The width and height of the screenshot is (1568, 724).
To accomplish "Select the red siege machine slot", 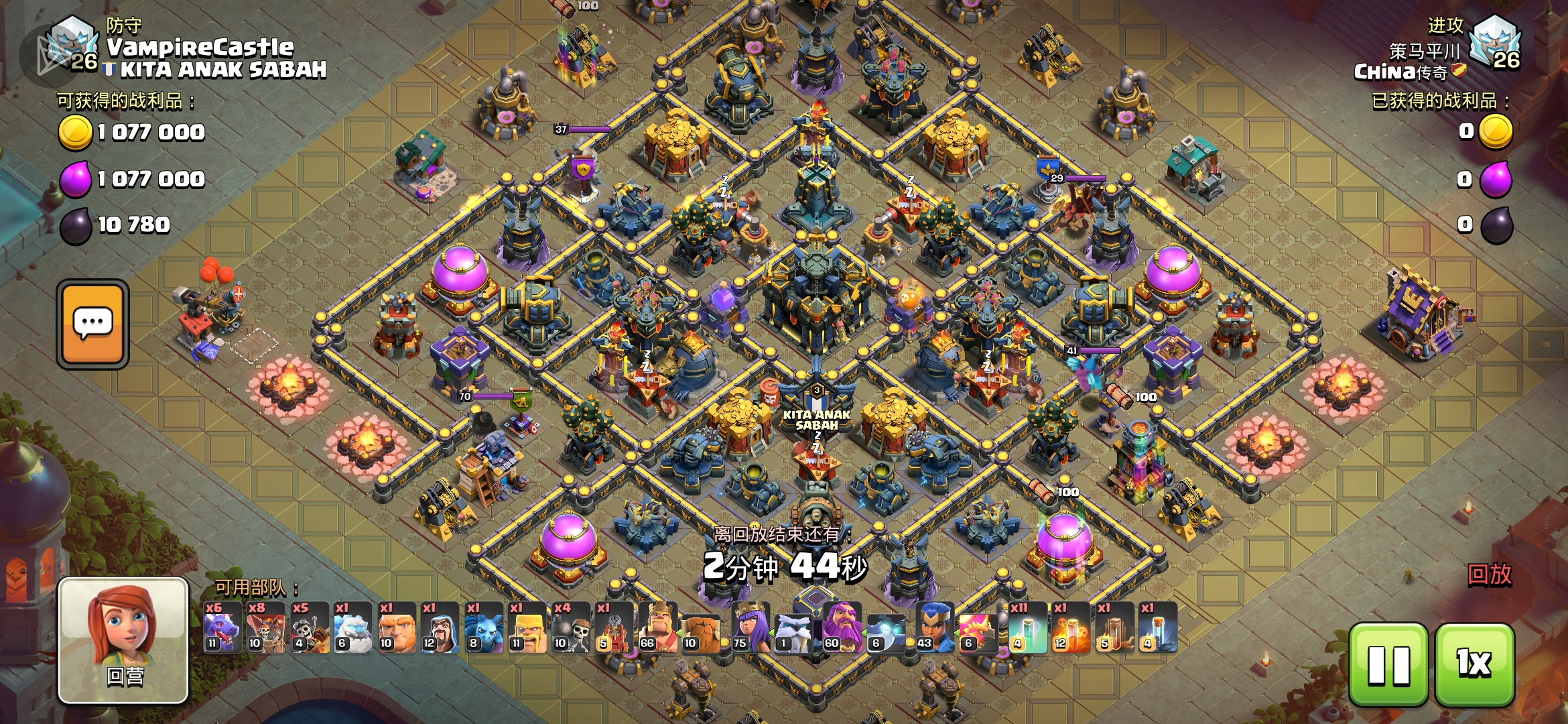I will [614, 627].
